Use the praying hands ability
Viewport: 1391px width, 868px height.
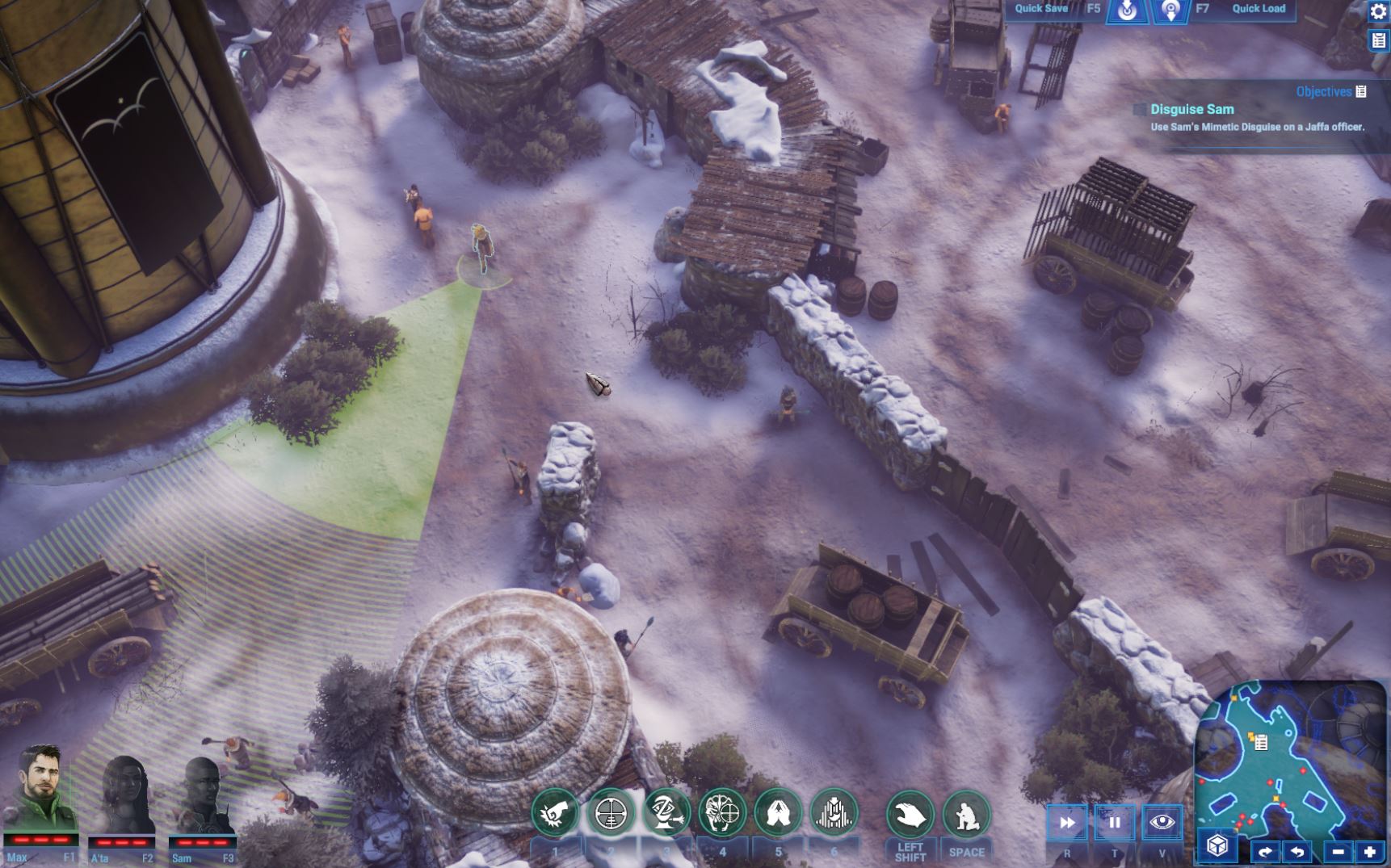(778, 813)
